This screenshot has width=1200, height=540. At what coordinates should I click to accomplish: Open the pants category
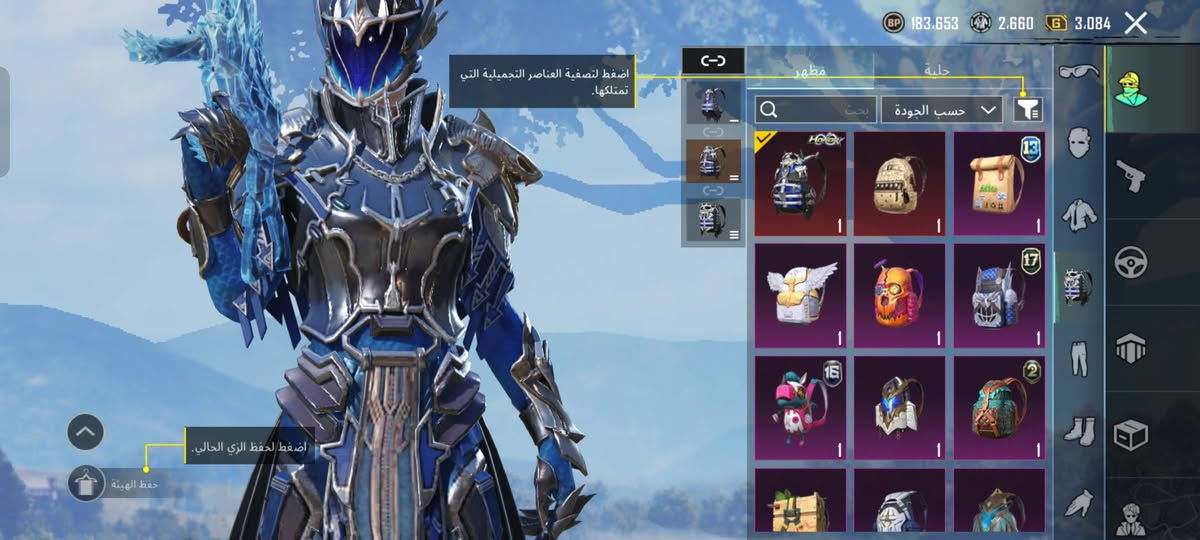1078,358
